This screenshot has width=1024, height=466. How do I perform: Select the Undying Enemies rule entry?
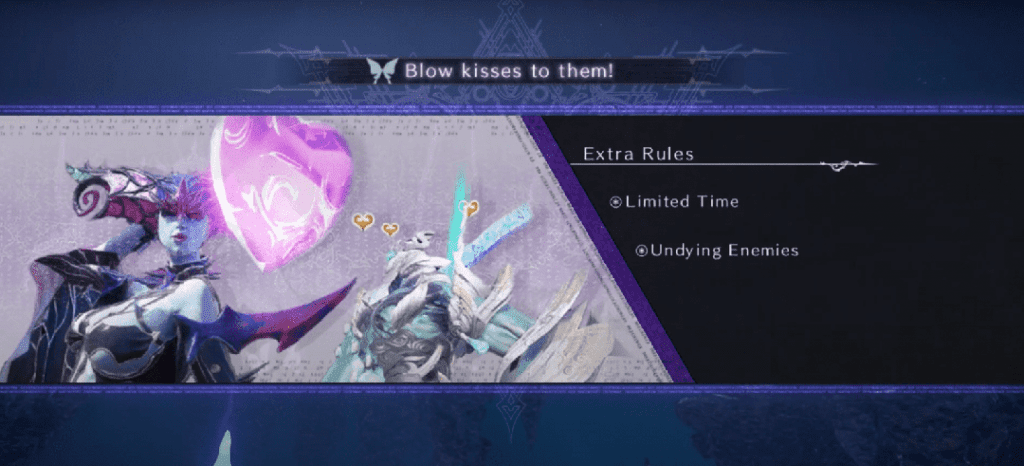click(x=718, y=250)
